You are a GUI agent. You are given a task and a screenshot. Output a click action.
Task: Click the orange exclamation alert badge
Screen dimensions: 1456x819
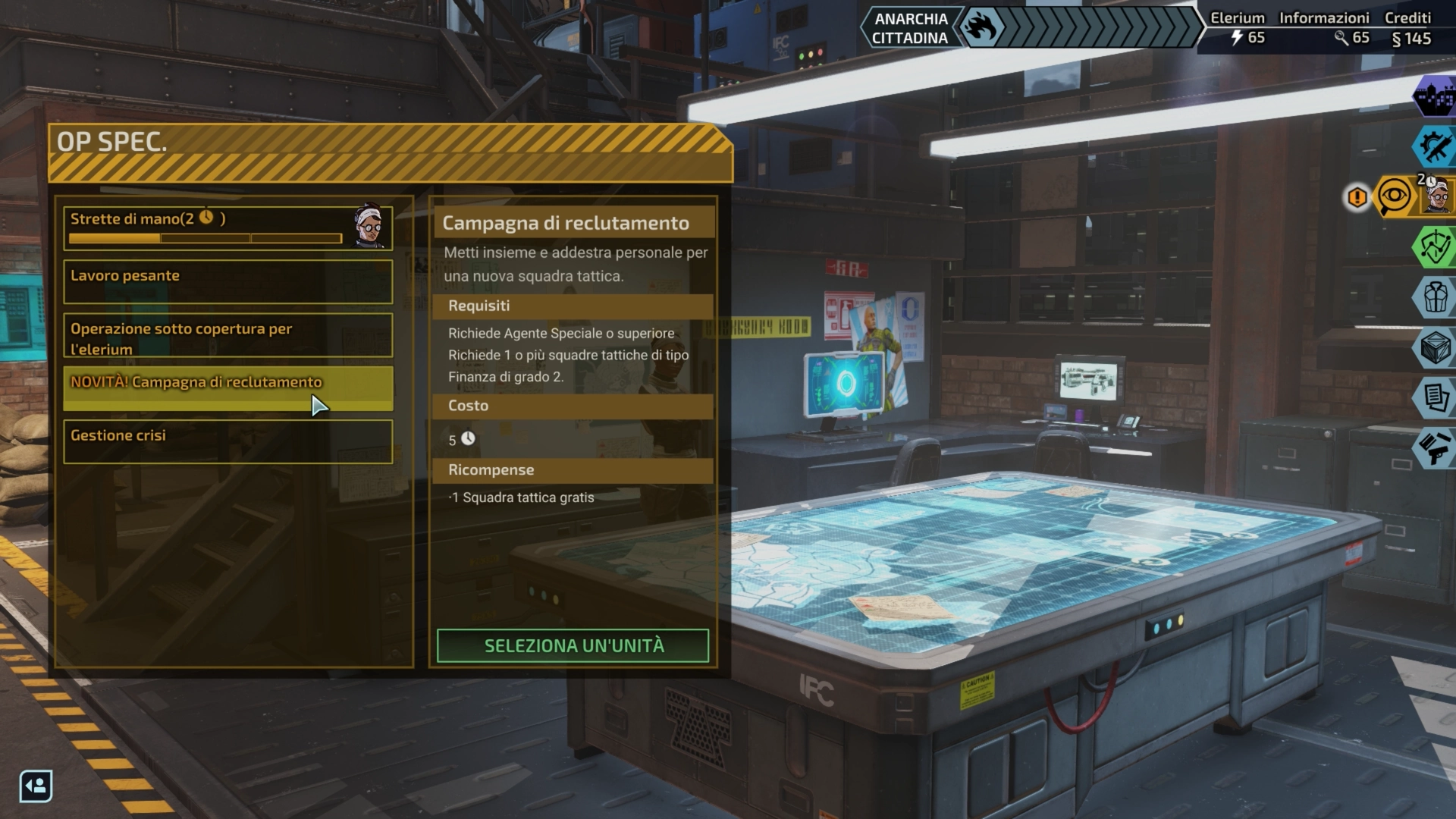[x=1357, y=198]
